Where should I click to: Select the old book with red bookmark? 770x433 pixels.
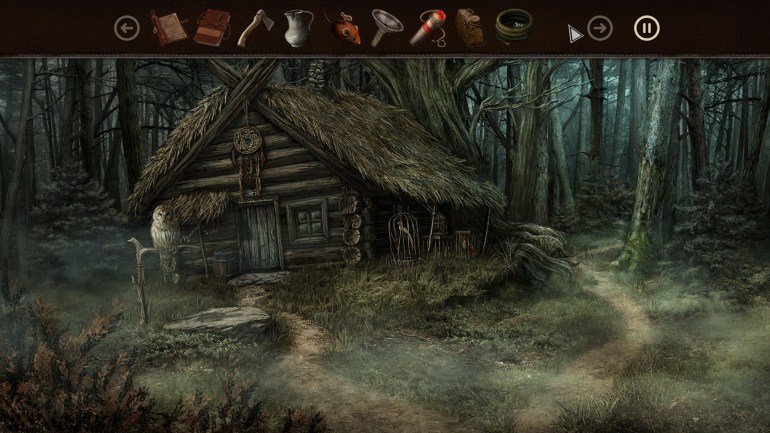168,28
